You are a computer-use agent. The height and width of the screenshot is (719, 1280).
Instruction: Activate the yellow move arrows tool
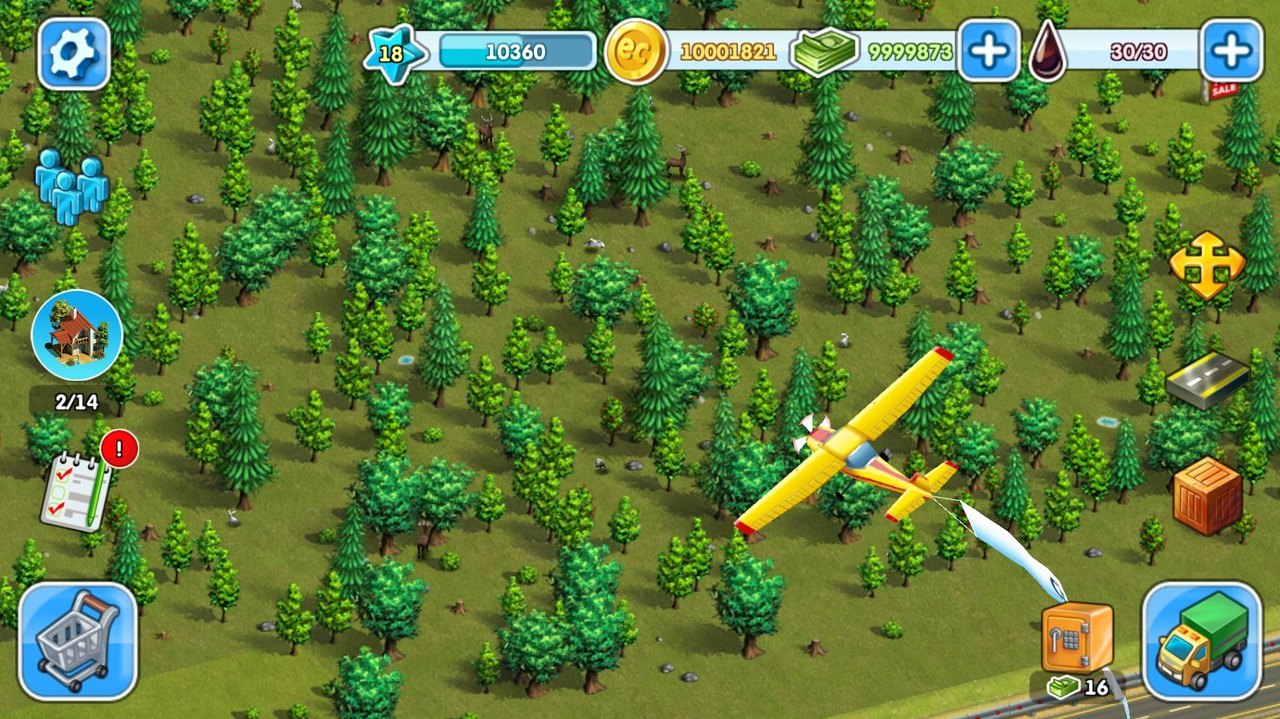pyautogui.click(x=1207, y=265)
